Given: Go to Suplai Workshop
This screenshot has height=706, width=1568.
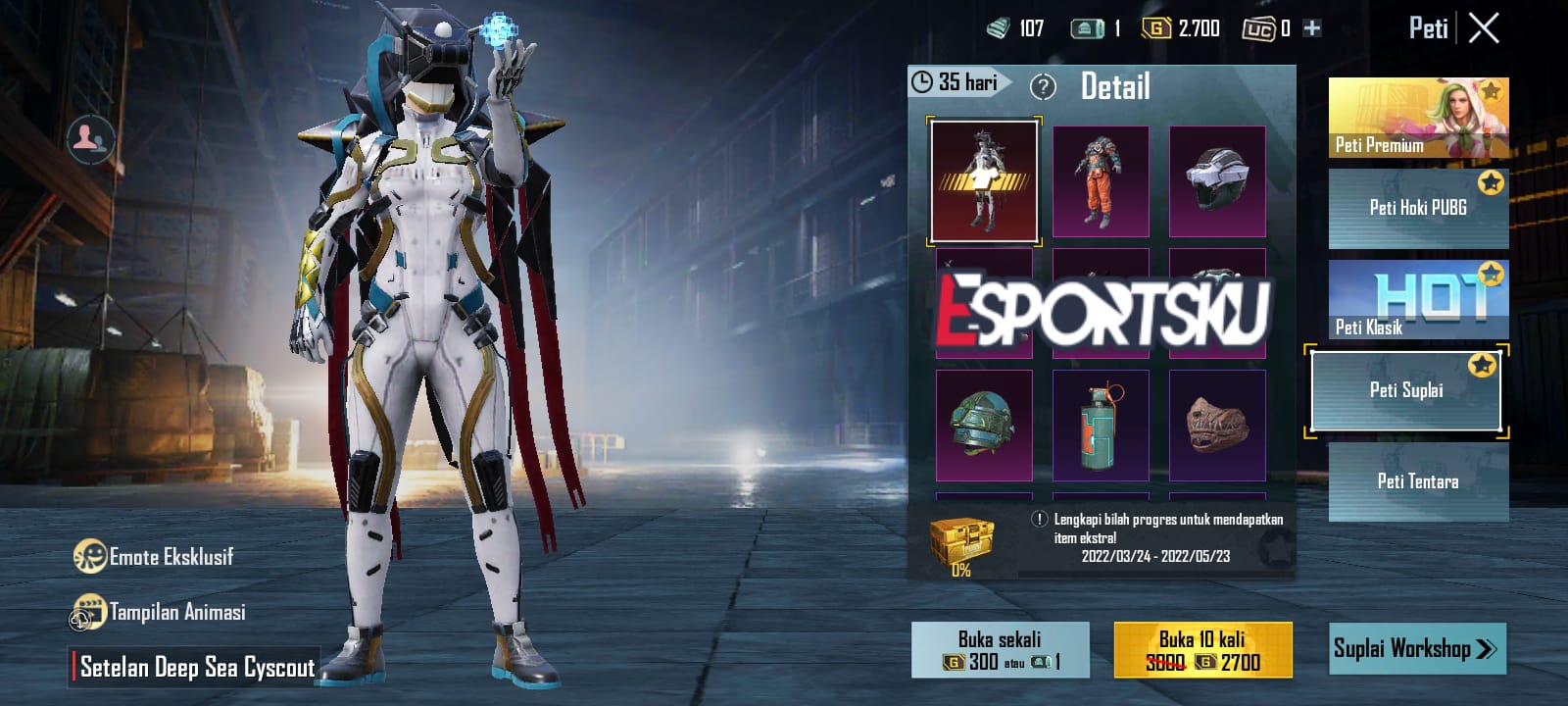Looking at the screenshot, I should click(x=1416, y=649).
